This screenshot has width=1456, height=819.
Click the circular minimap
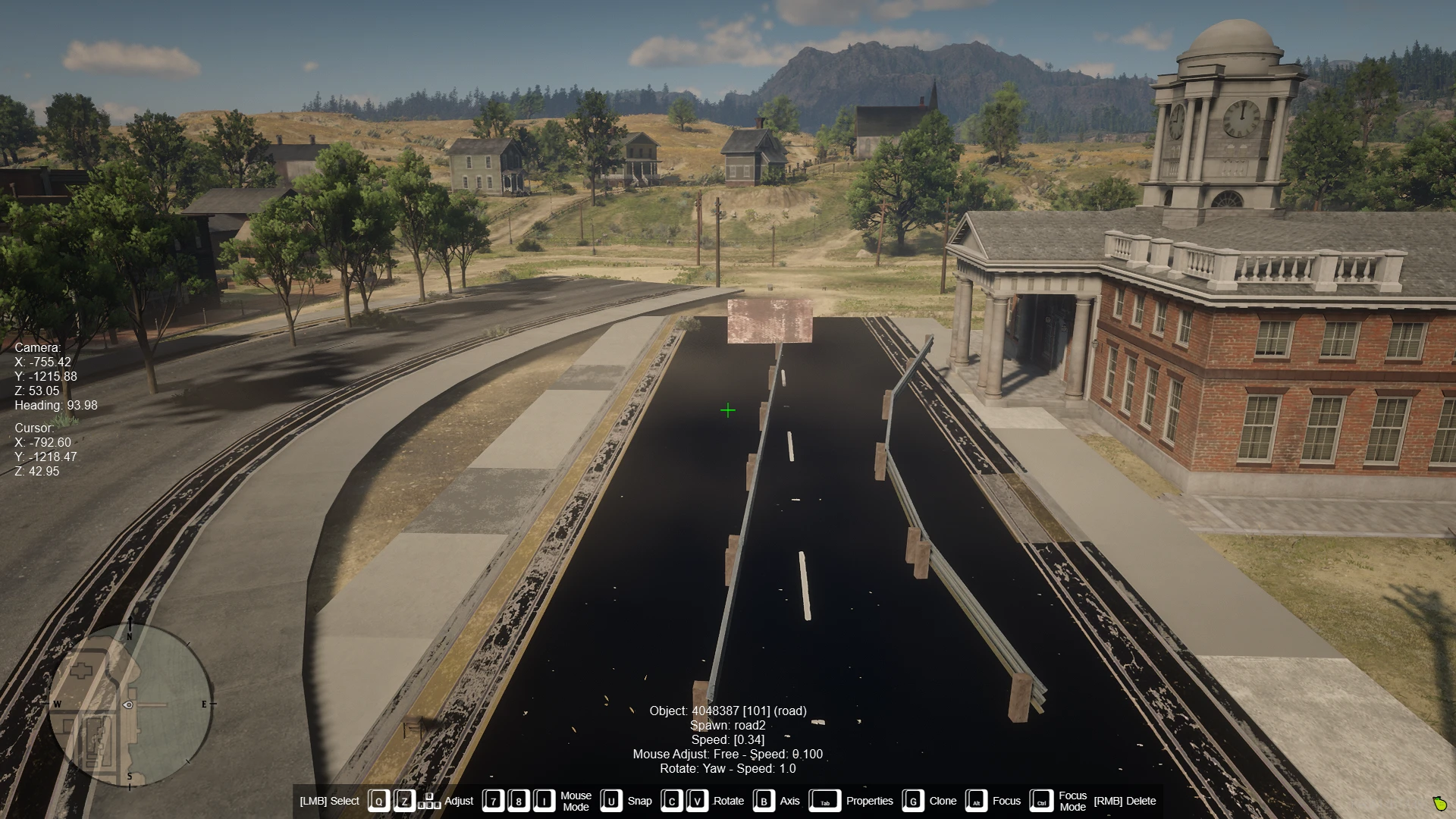pyautogui.click(x=130, y=704)
